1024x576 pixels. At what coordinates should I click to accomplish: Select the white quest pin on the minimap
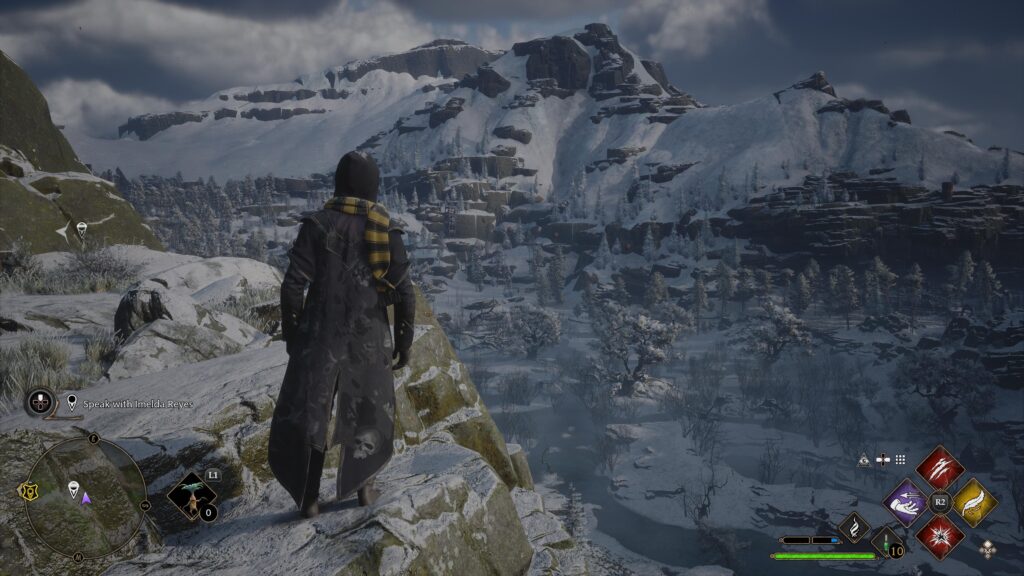tap(72, 488)
